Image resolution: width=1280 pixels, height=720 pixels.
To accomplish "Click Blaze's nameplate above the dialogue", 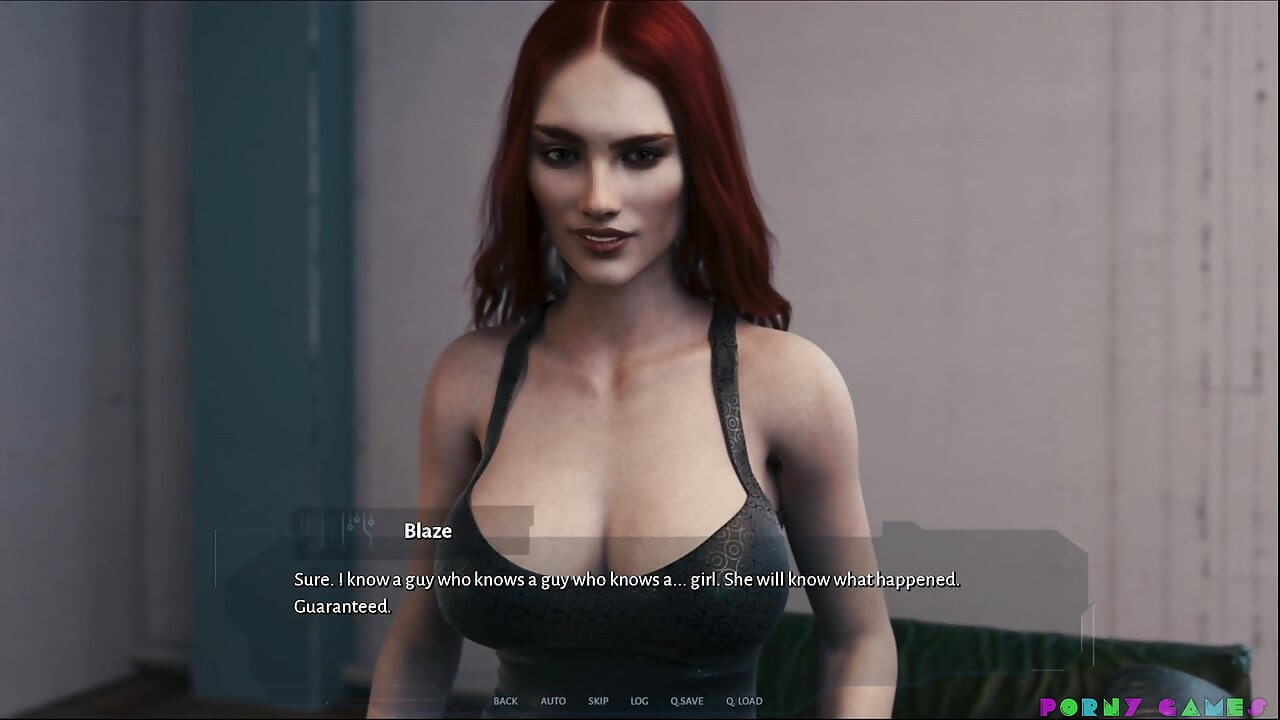I will [428, 531].
